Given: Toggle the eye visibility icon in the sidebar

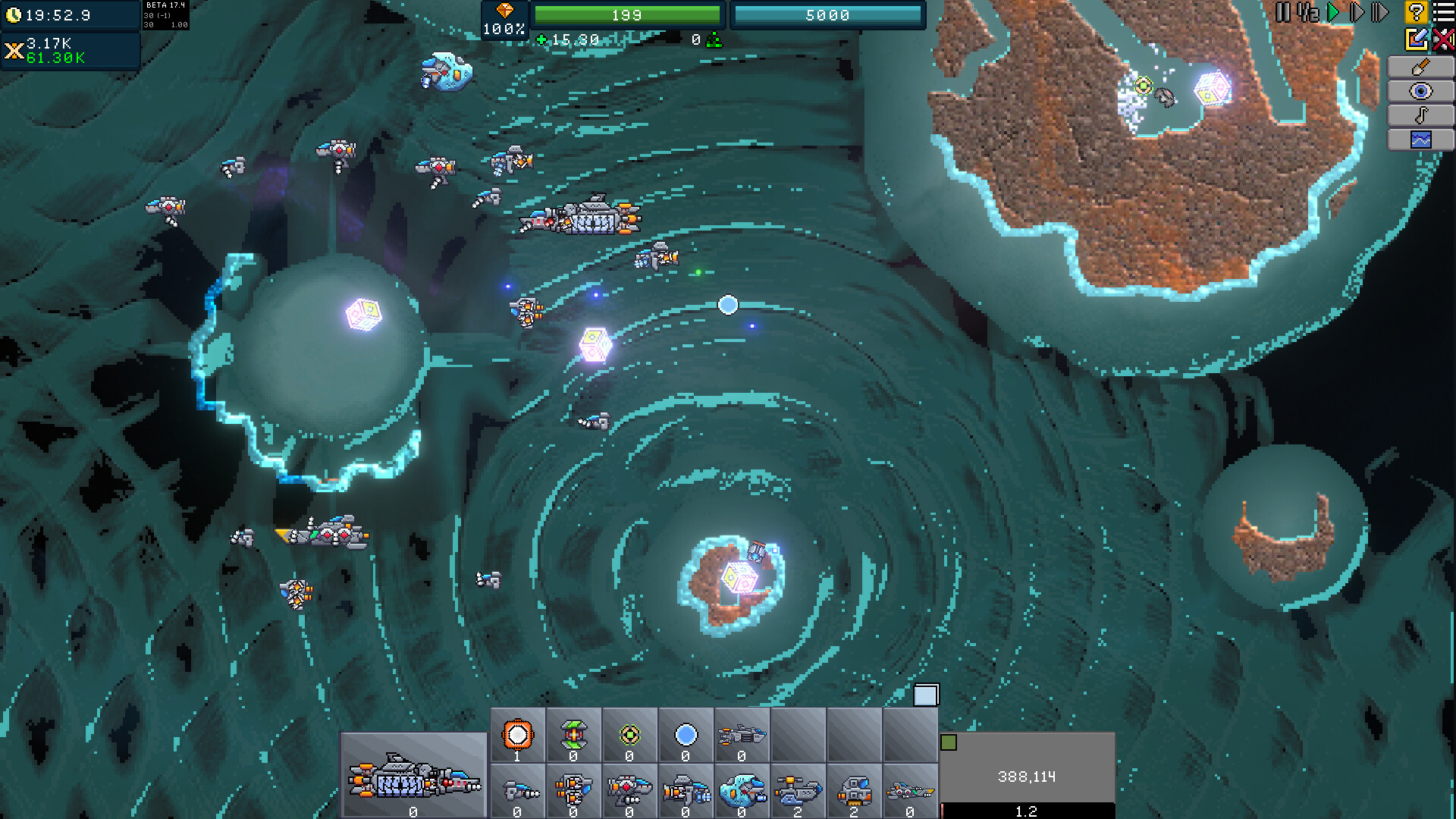Looking at the screenshot, I should click(x=1421, y=91).
